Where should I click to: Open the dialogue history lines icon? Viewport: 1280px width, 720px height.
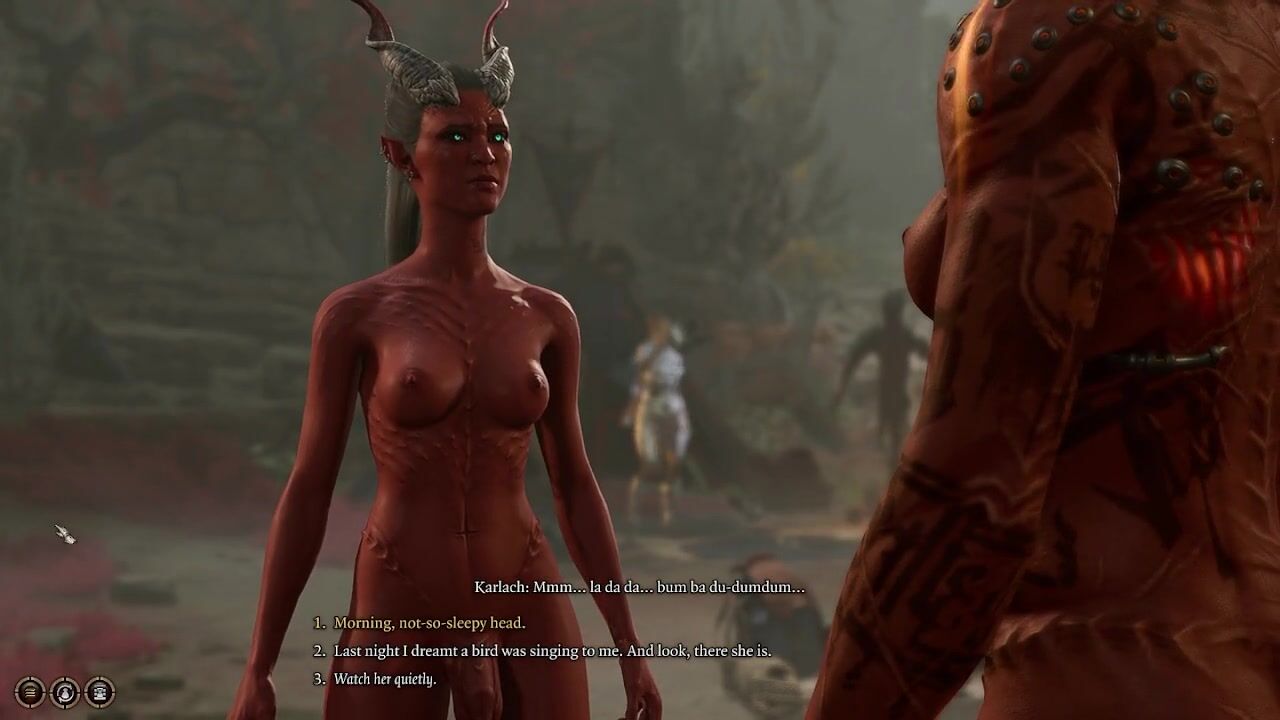click(30, 691)
